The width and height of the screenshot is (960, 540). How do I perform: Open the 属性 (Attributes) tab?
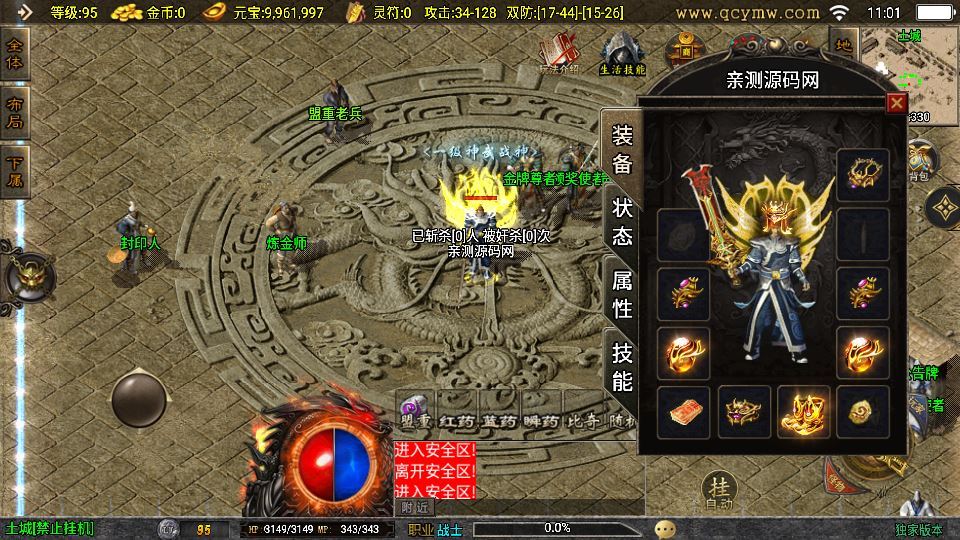622,294
